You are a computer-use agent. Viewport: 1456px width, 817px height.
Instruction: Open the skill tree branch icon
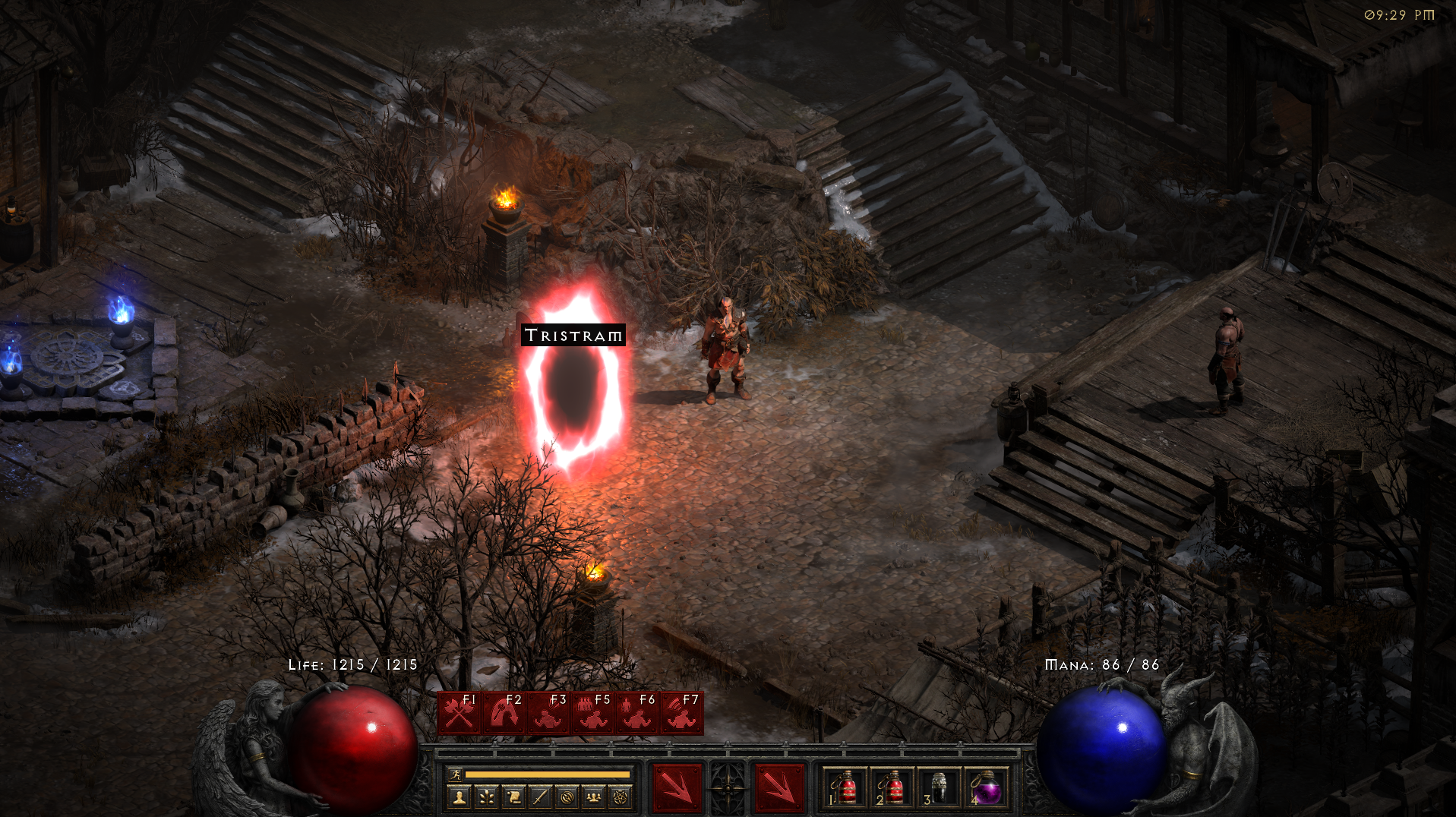(486, 797)
